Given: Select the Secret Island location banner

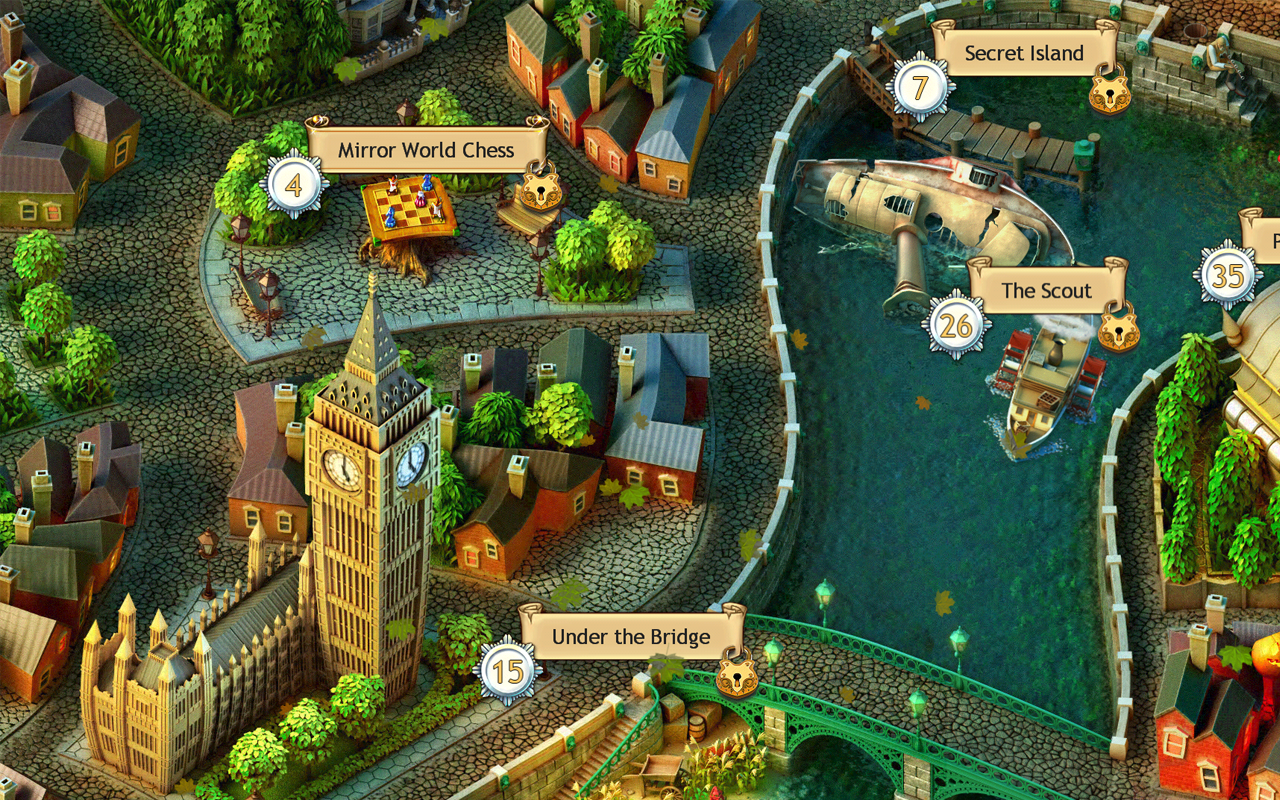Looking at the screenshot, I should [x=1023, y=53].
